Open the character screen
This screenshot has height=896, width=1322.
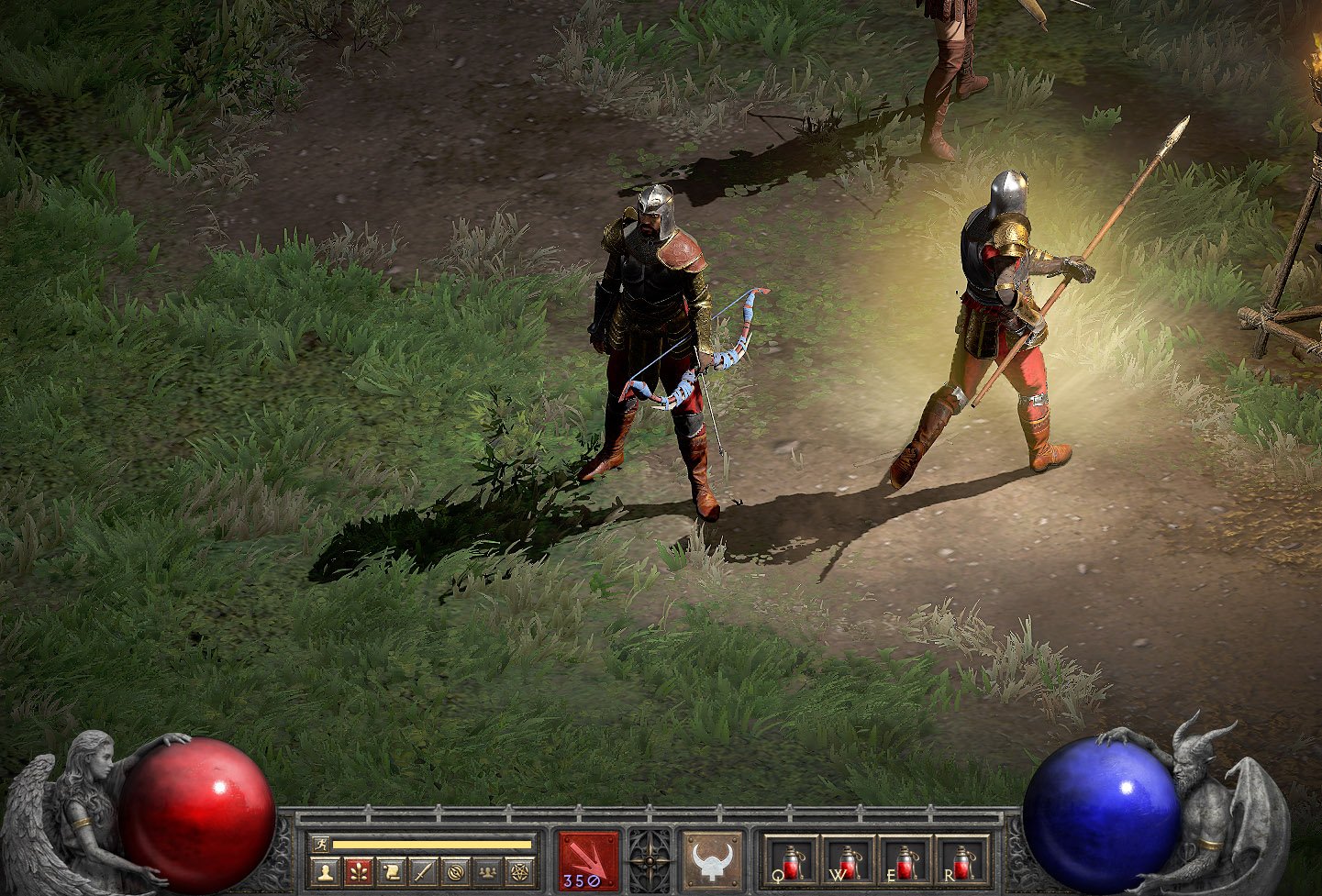[x=324, y=871]
